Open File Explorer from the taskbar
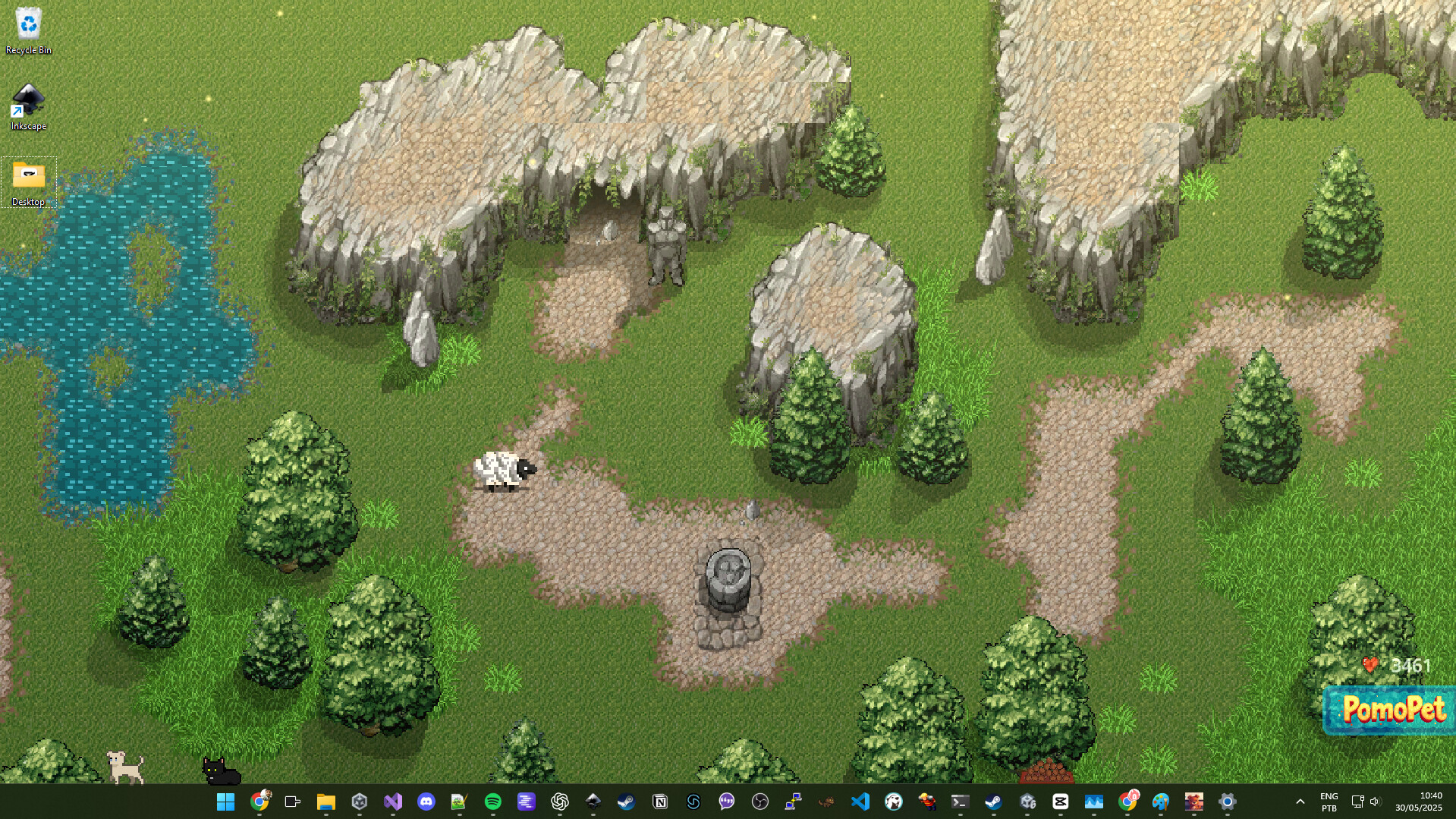Screen dimensions: 1456x819 (325, 802)
